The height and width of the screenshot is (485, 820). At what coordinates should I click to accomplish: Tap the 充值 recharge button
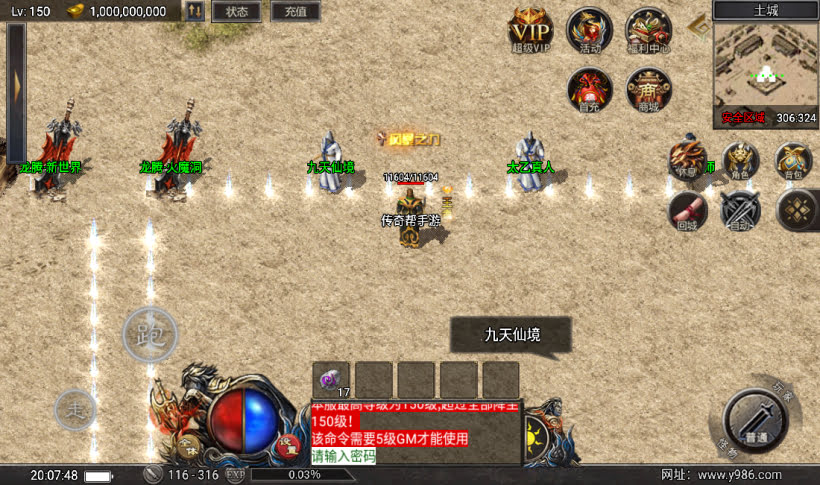click(295, 12)
